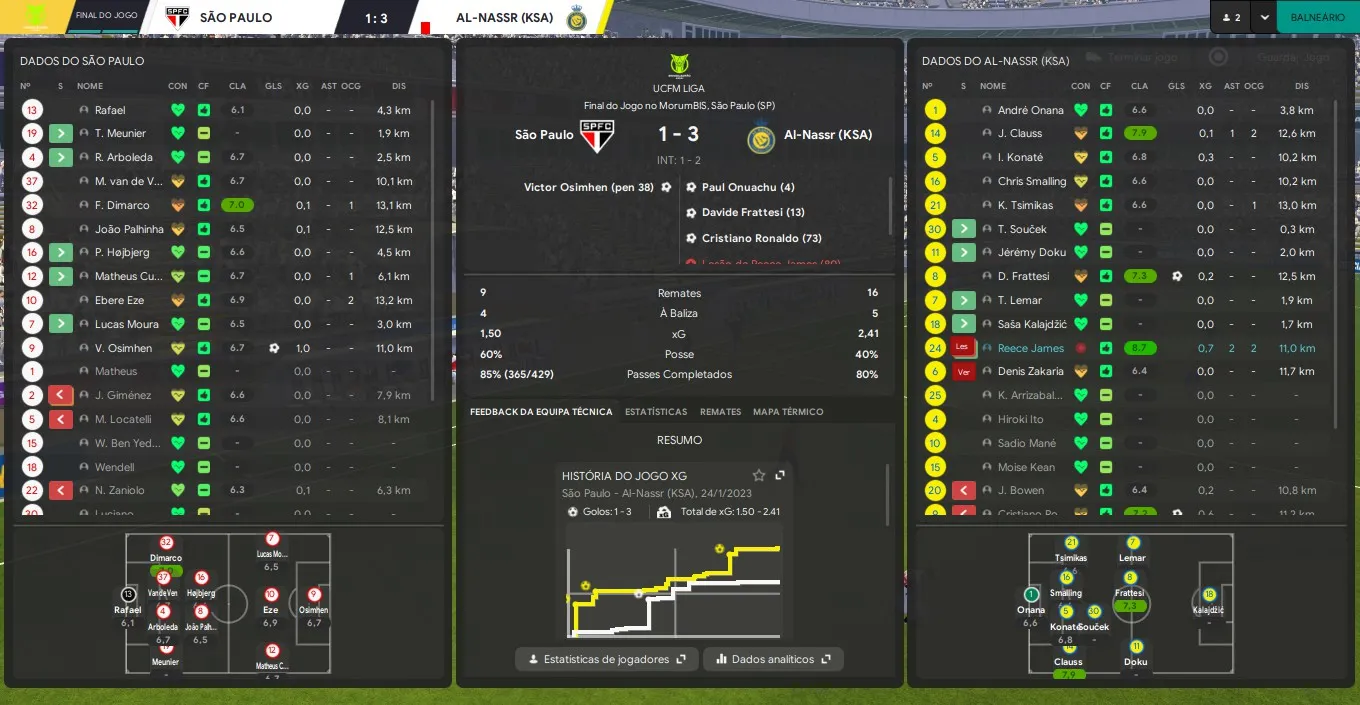
Task: Favorite the História do Jogo xG card
Action: 759,475
